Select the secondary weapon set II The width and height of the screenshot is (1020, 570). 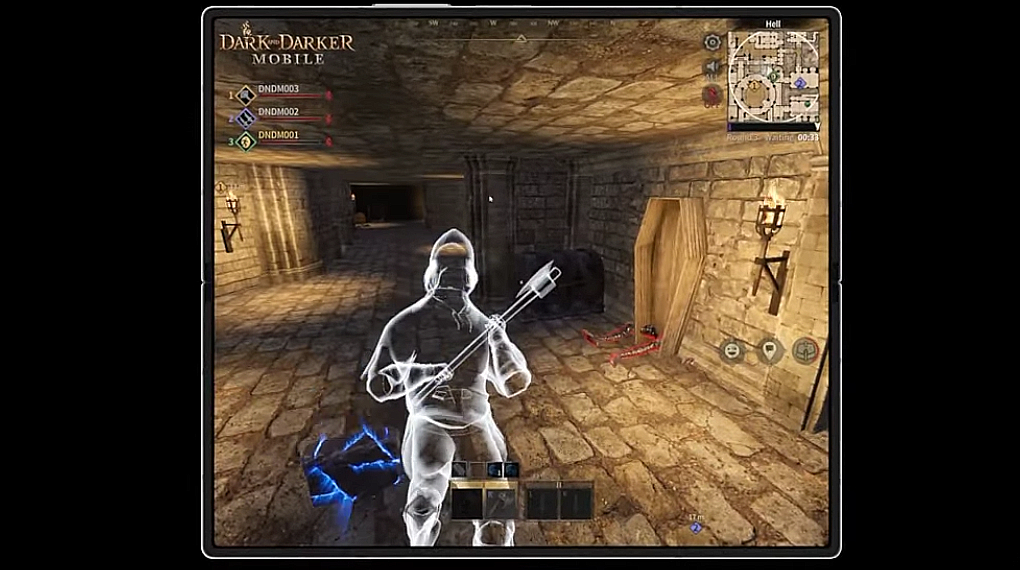(x=559, y=500)
